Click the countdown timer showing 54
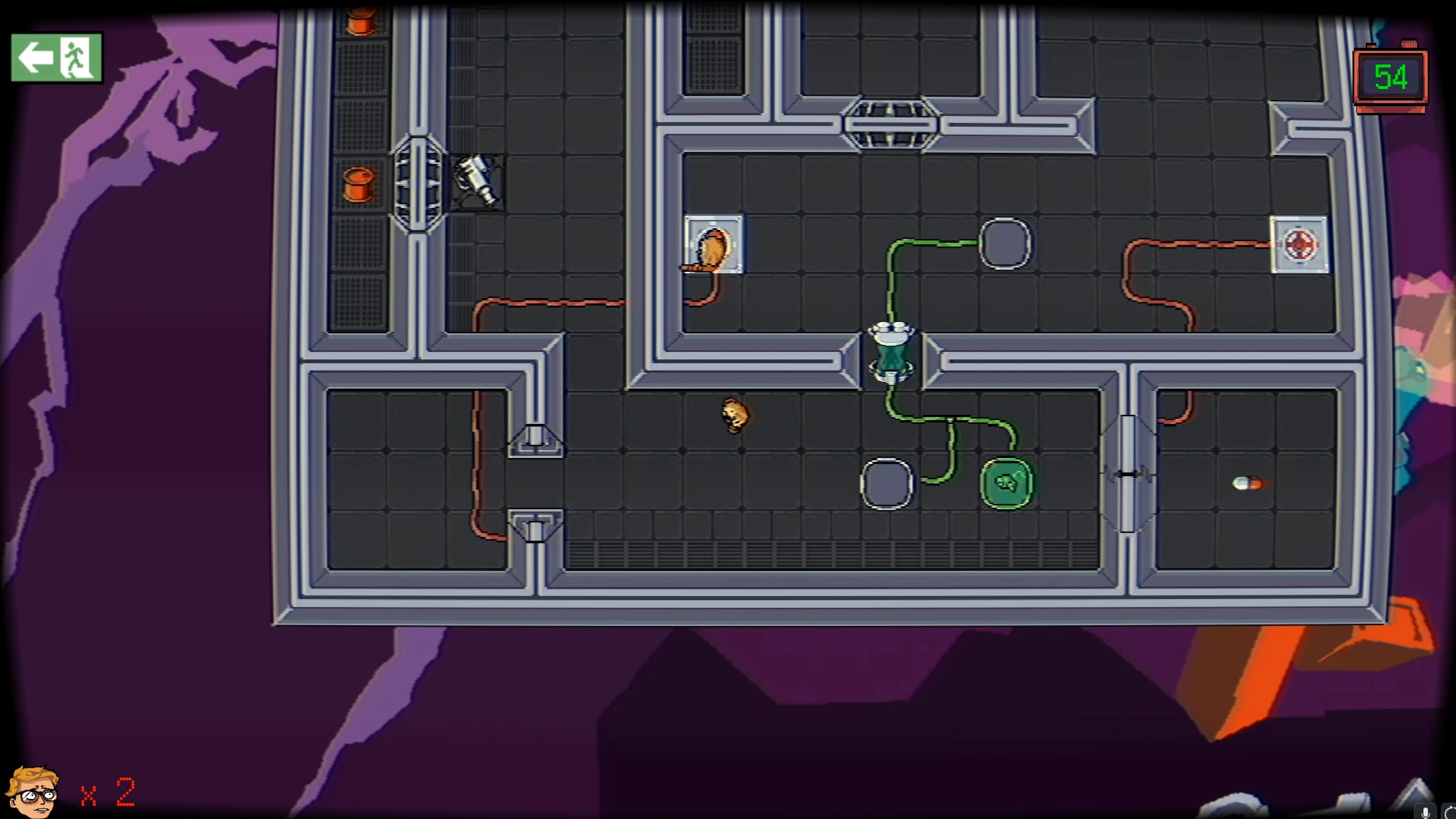The width and height of the screenshot is (1456, 819). tap(1390, 77)
